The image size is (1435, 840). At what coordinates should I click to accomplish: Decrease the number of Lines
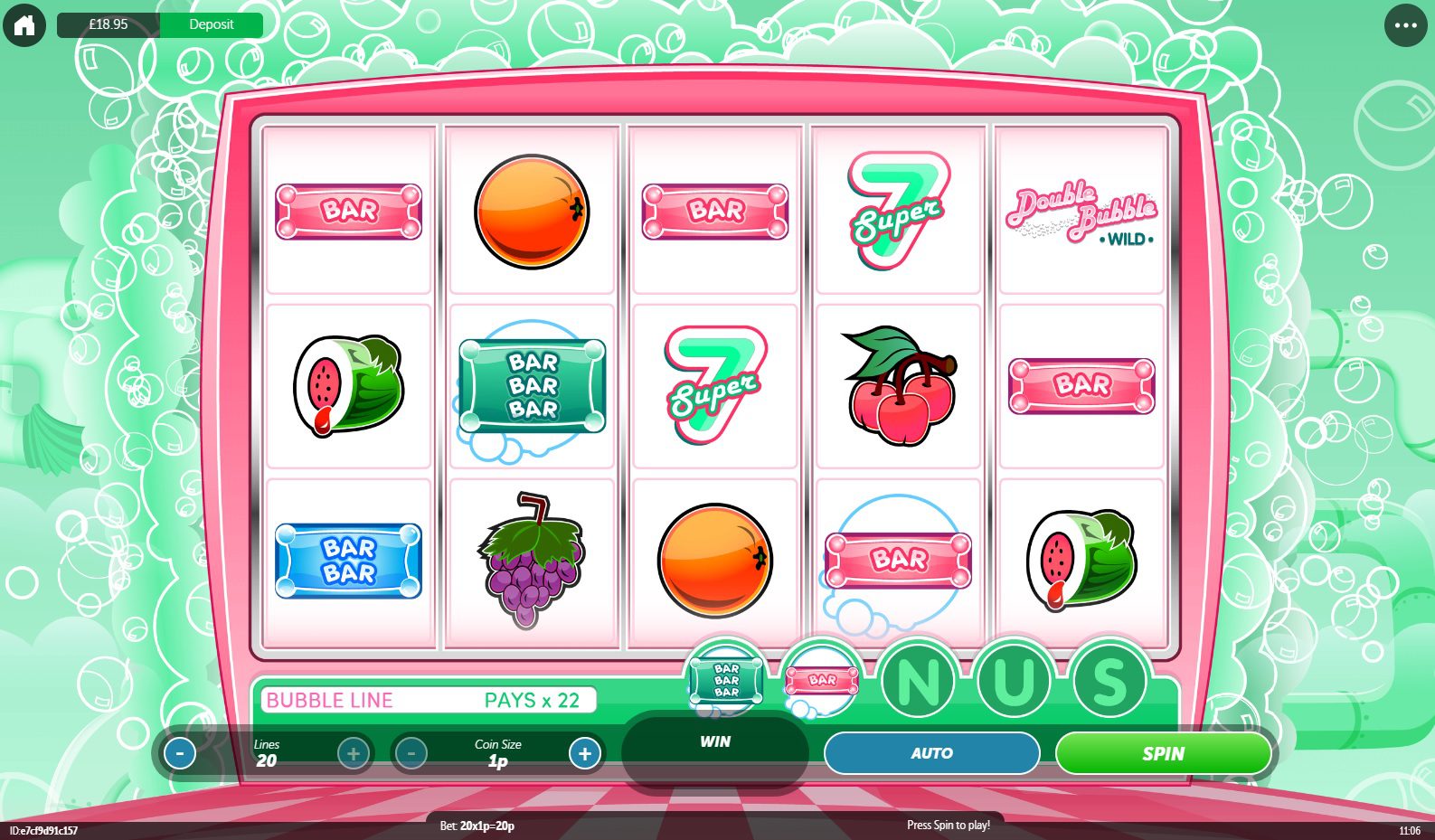182,752
